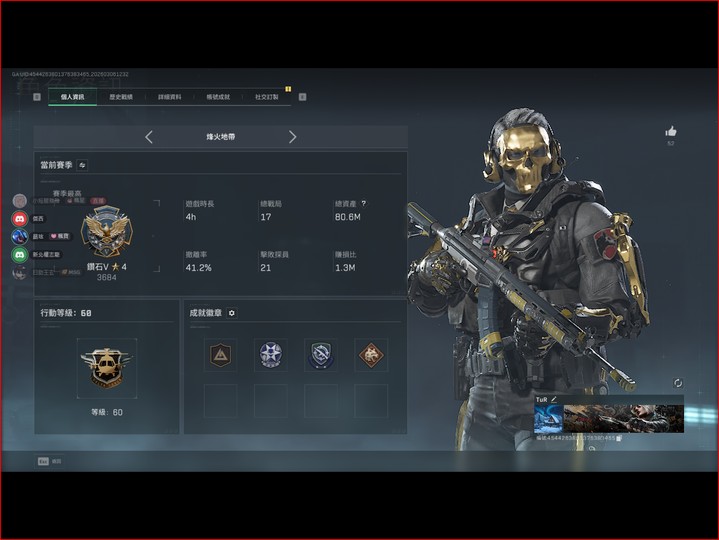Go to the 社交訂製 tab
This screenshot has width=719, height=540.
267,97
